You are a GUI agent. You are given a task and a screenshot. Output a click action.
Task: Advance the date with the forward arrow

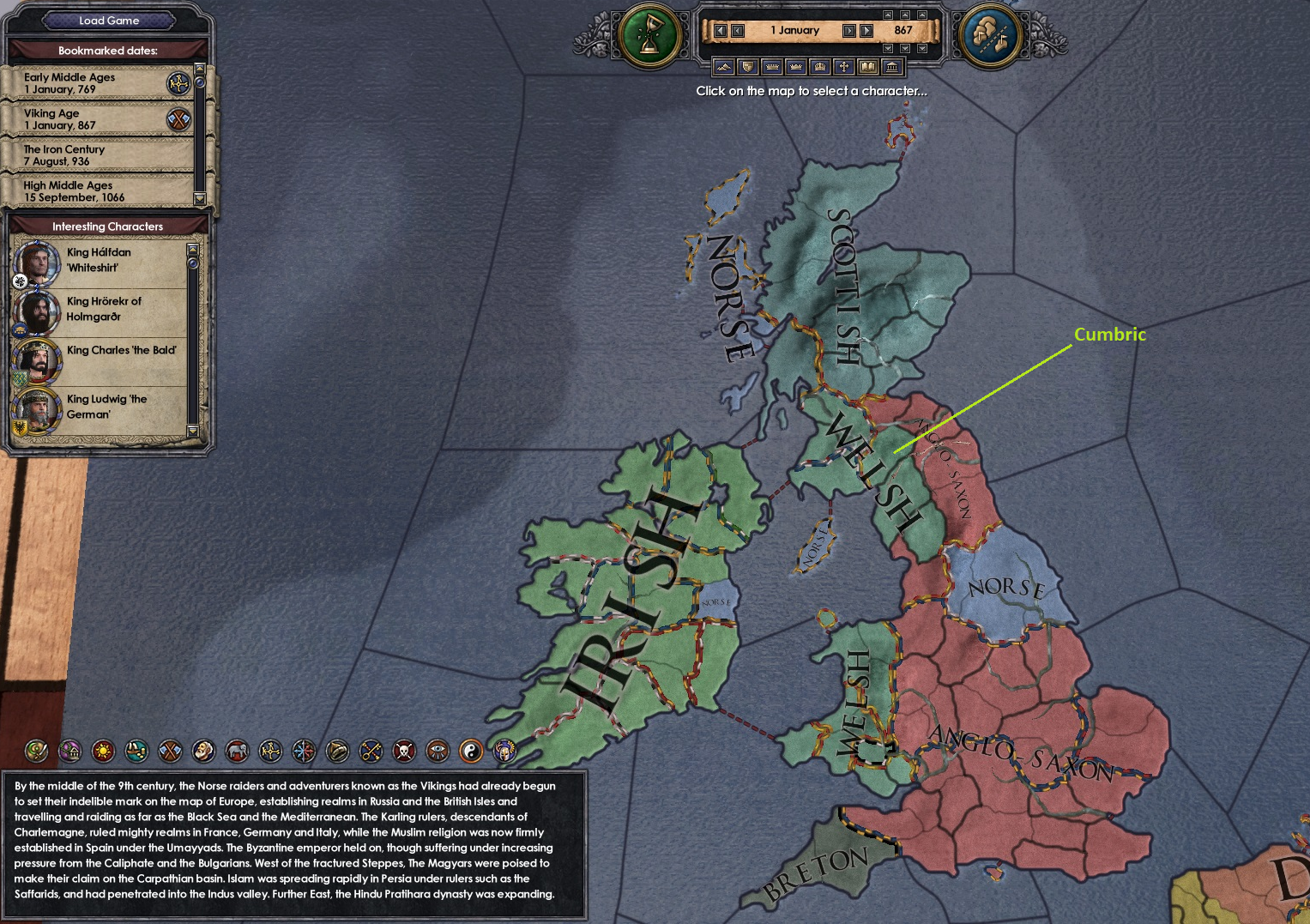tap(850, 31)
